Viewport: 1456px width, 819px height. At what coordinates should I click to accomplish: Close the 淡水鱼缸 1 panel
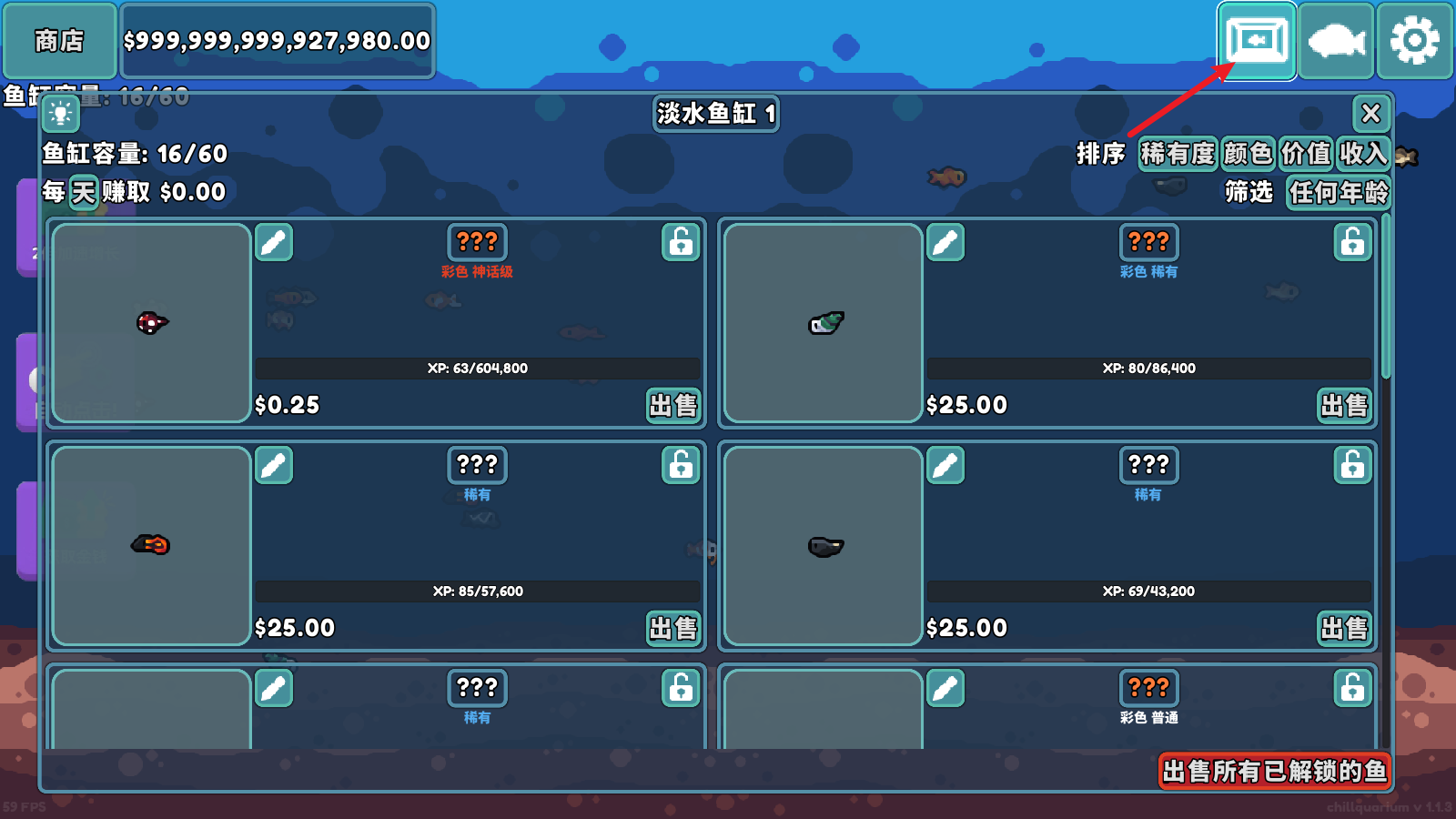tap(1370, 114)
